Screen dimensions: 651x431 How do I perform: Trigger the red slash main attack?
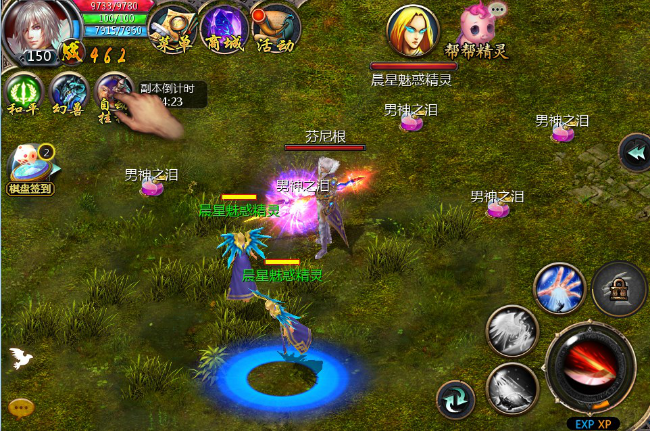(588, 366)
